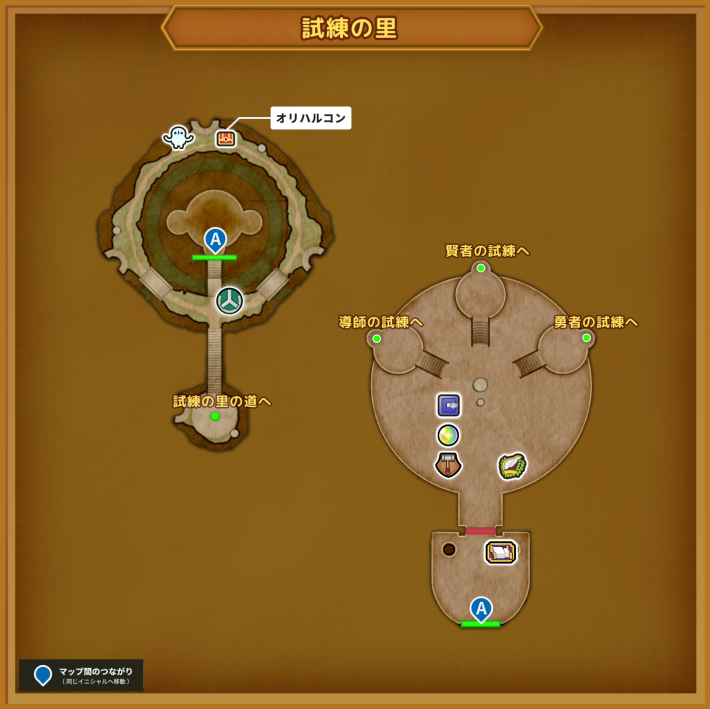Viewport: 710px width, 709px height.
Task: Select the A connection pin on circular island
Action: [215, 240]
